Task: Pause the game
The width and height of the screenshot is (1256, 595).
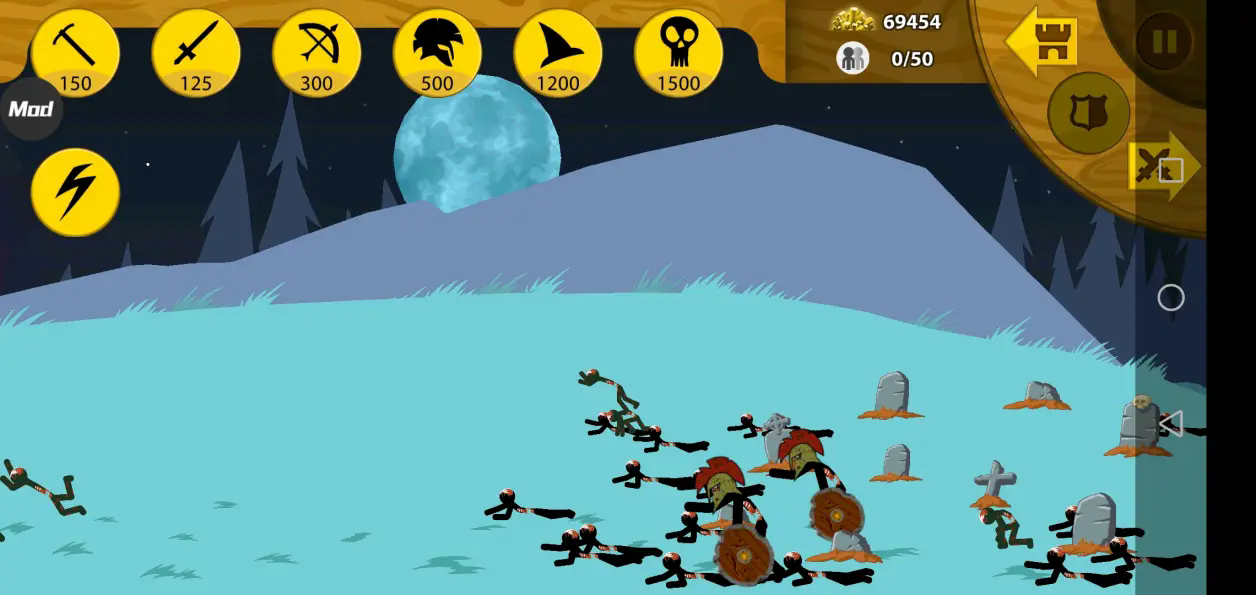Action: [x=1164, y=42]
